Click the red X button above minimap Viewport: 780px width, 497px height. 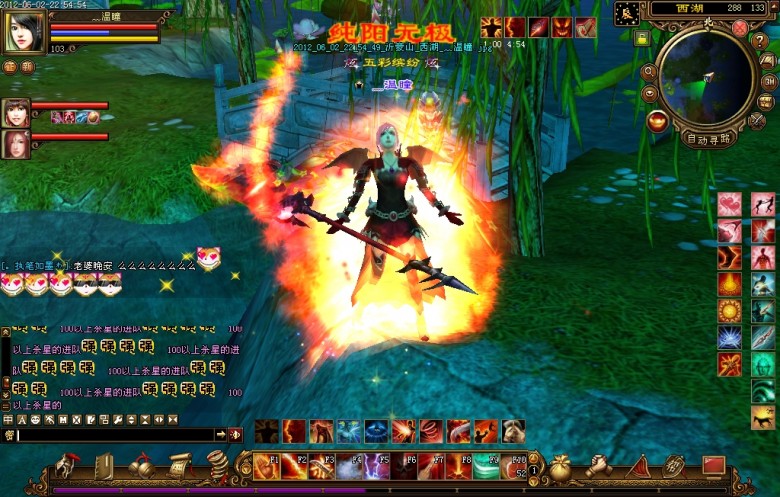pos(740,28)
